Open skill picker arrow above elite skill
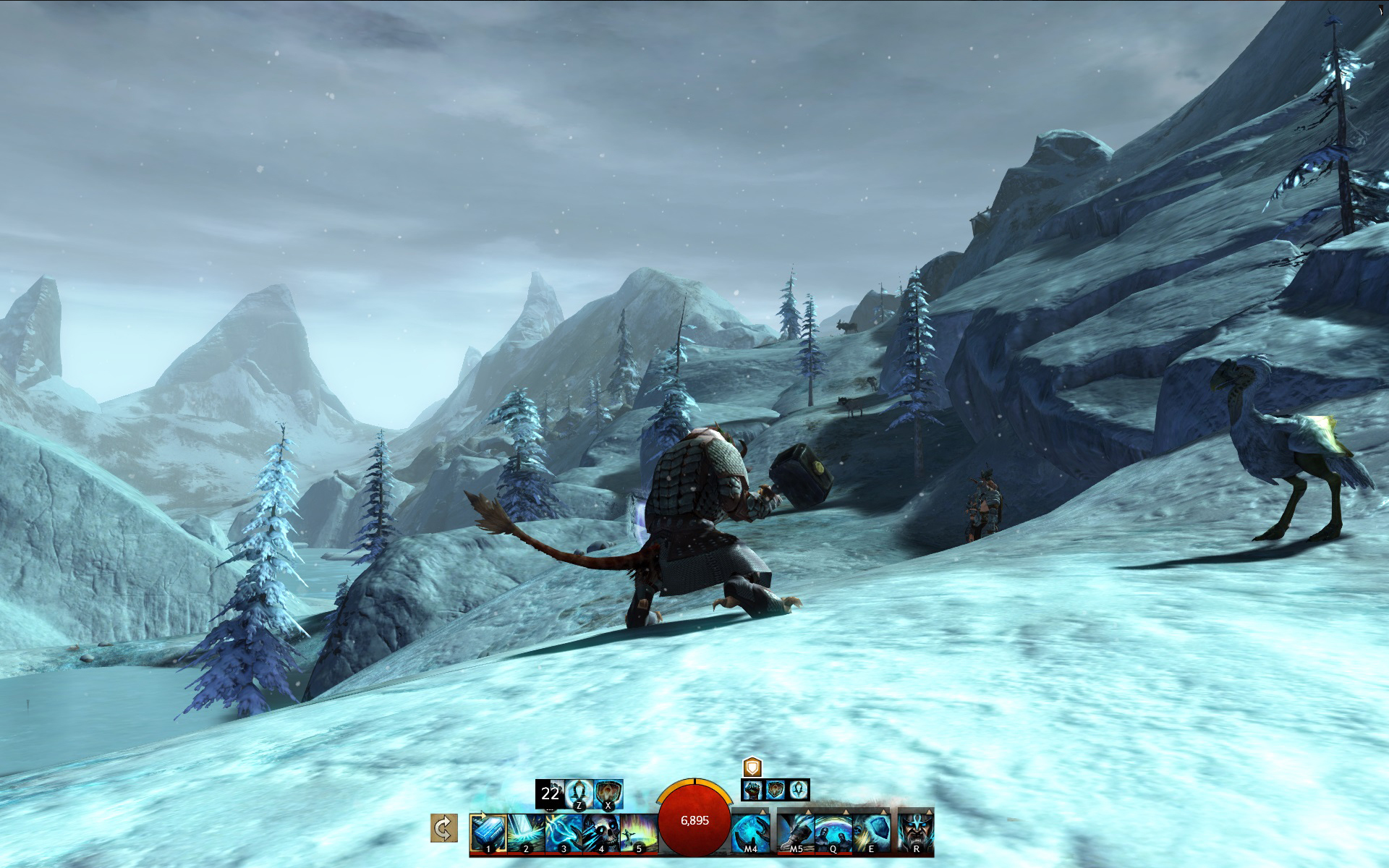1389x868 pixels. [x=929, y=812]
